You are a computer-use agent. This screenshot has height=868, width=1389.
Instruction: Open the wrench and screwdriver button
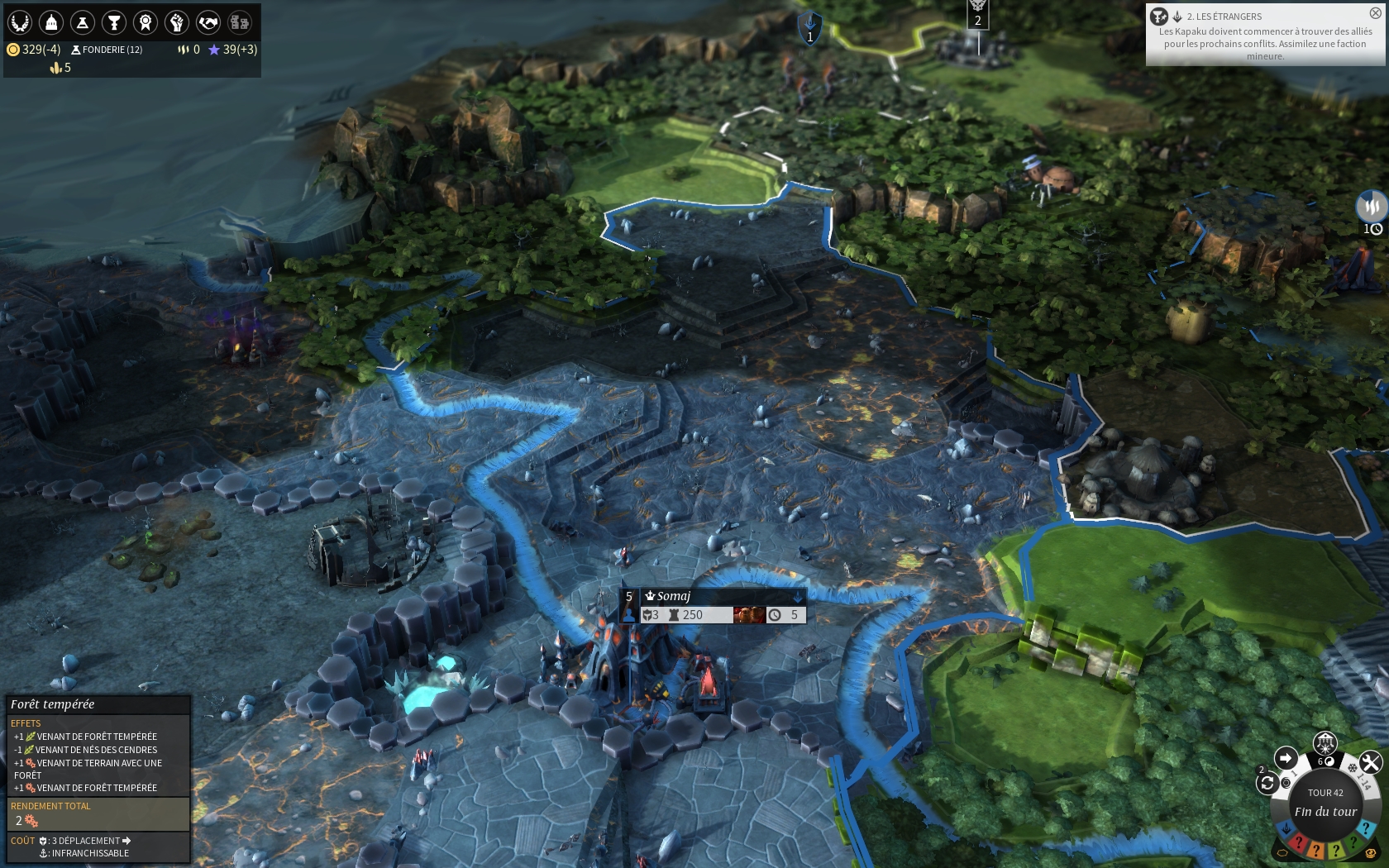tap(1370, 762)
